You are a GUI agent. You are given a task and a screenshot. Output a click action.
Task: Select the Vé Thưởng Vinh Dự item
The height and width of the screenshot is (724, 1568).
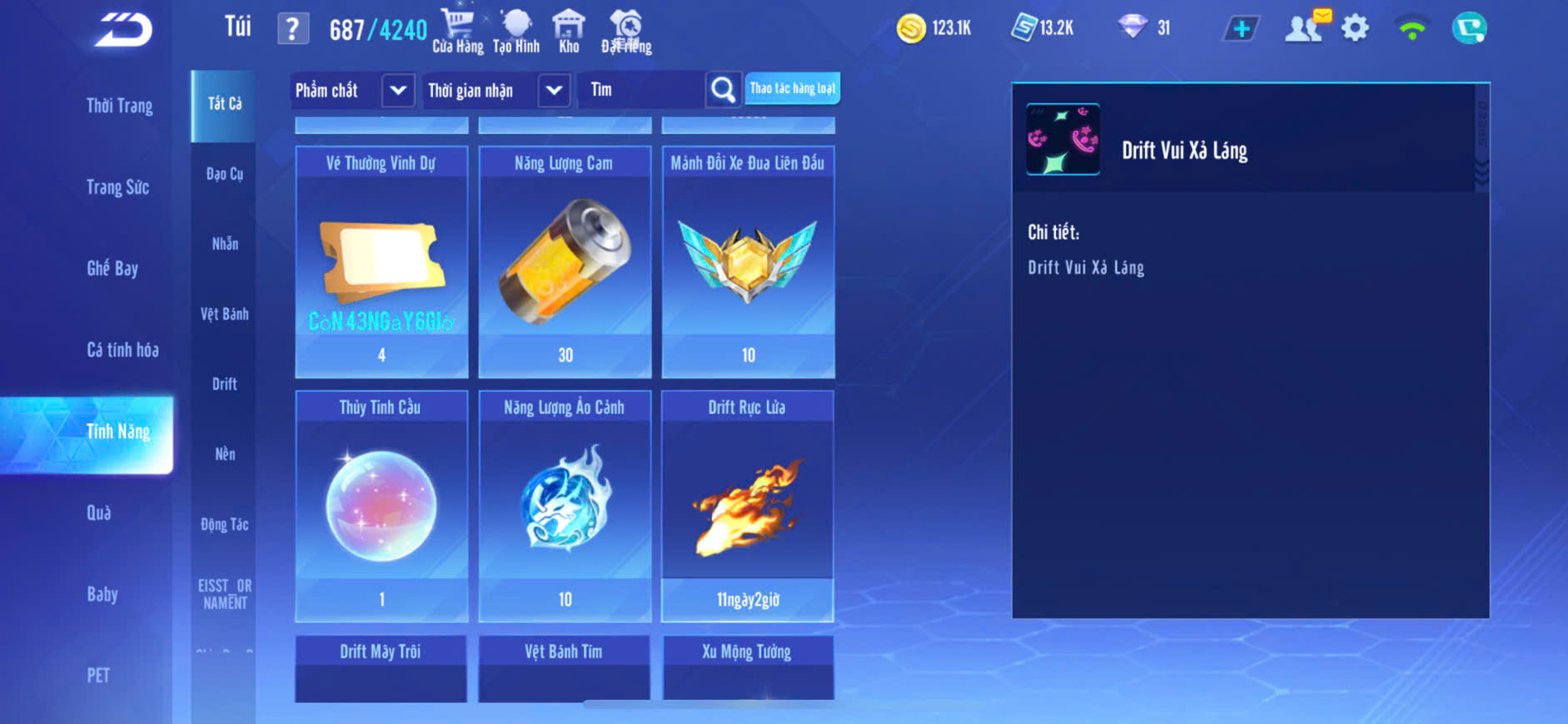(x=381, y=262)
